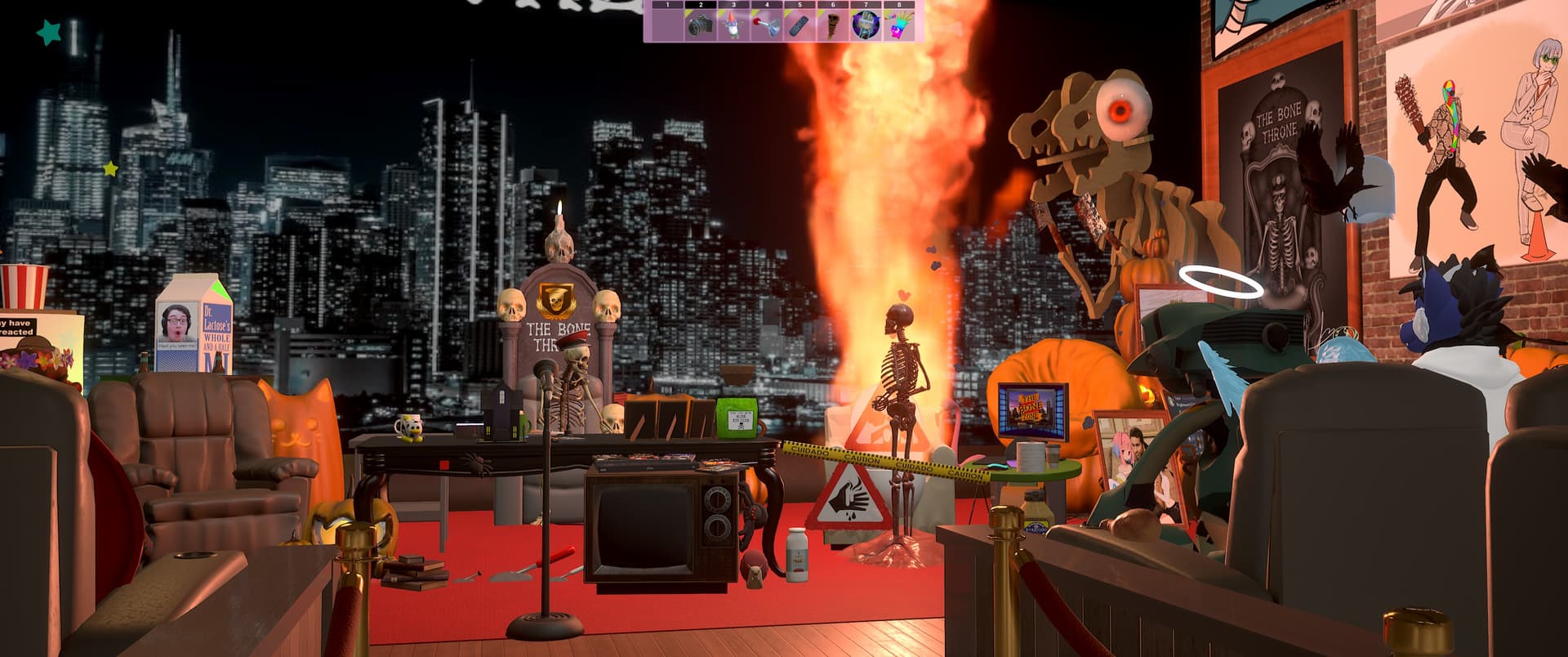Equip the garden gnome item
Screen dimensions: 1568x657
[733, 25]
